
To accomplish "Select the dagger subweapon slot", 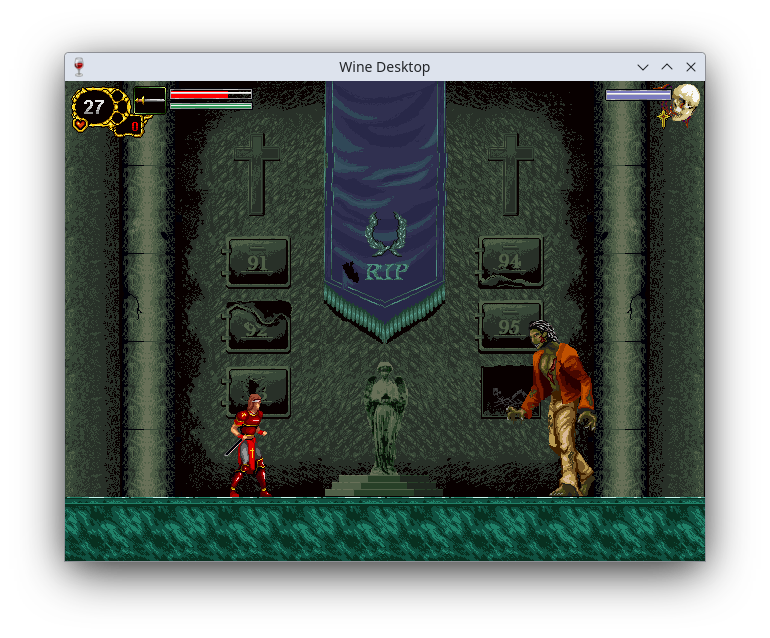I will [x=150, y=100].
